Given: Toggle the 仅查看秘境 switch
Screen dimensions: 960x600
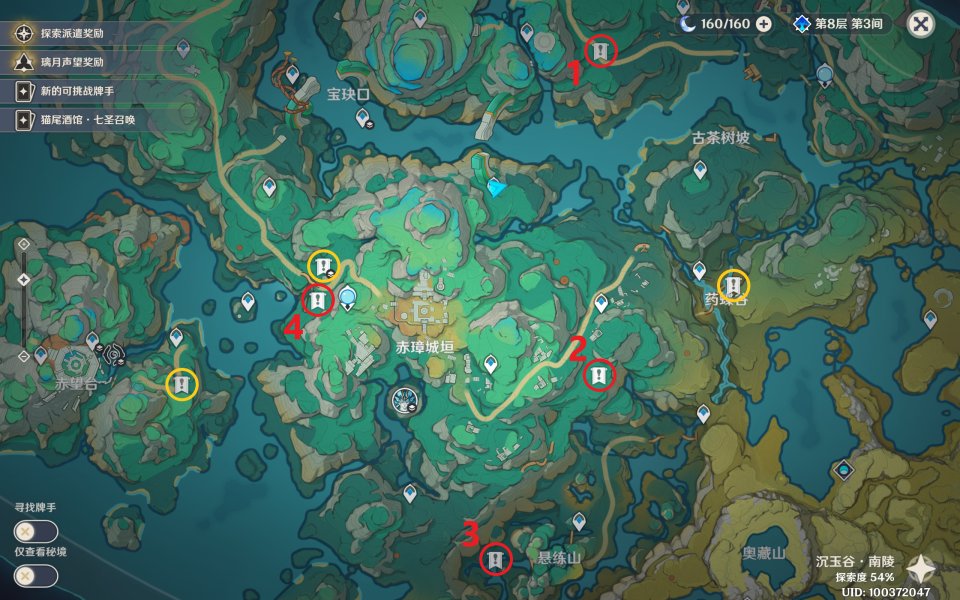Looking at the screenshot, I should coord(35,575).
